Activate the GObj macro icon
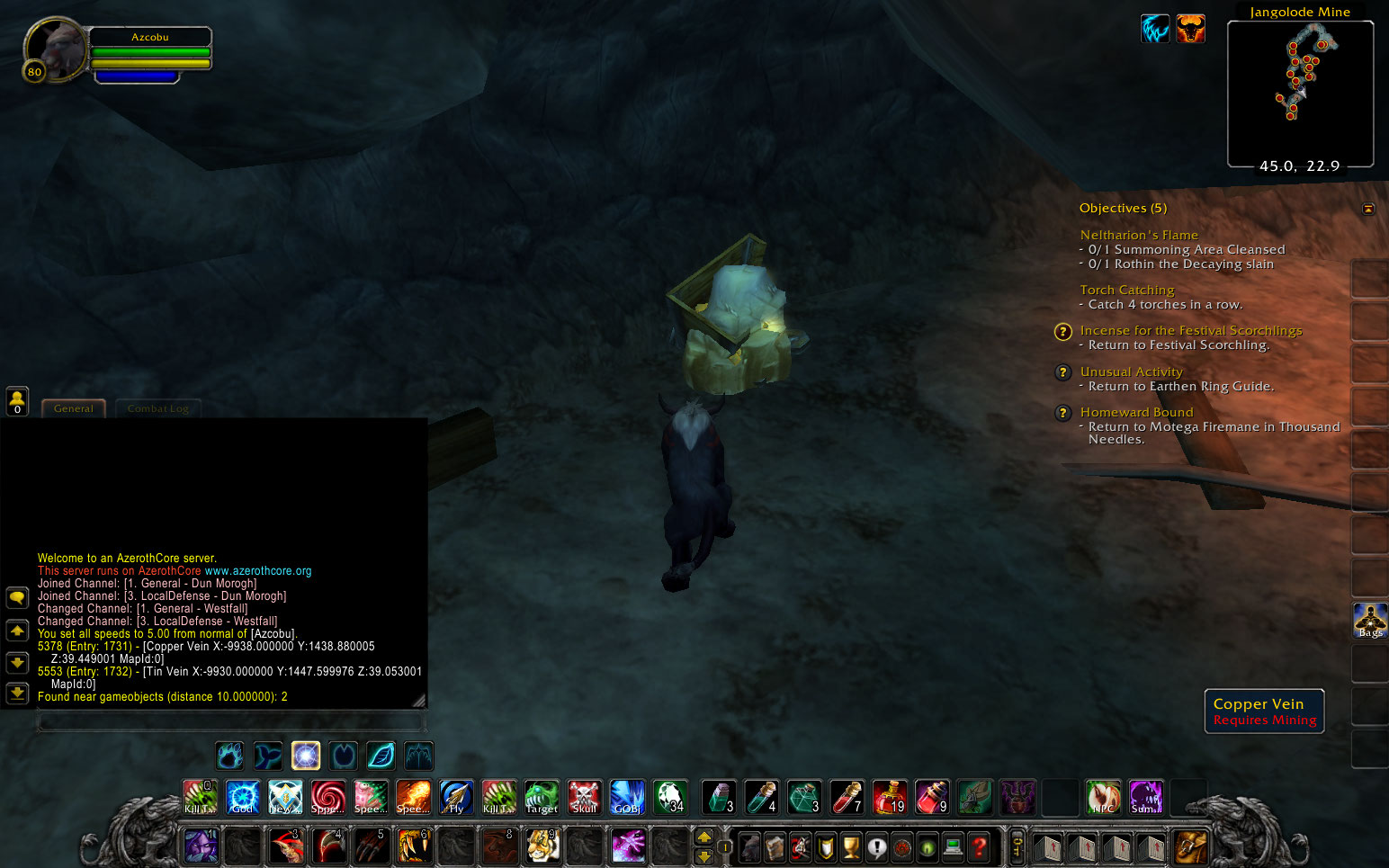The width and height of the screenshot is (1389, 868). click(627, 797)
